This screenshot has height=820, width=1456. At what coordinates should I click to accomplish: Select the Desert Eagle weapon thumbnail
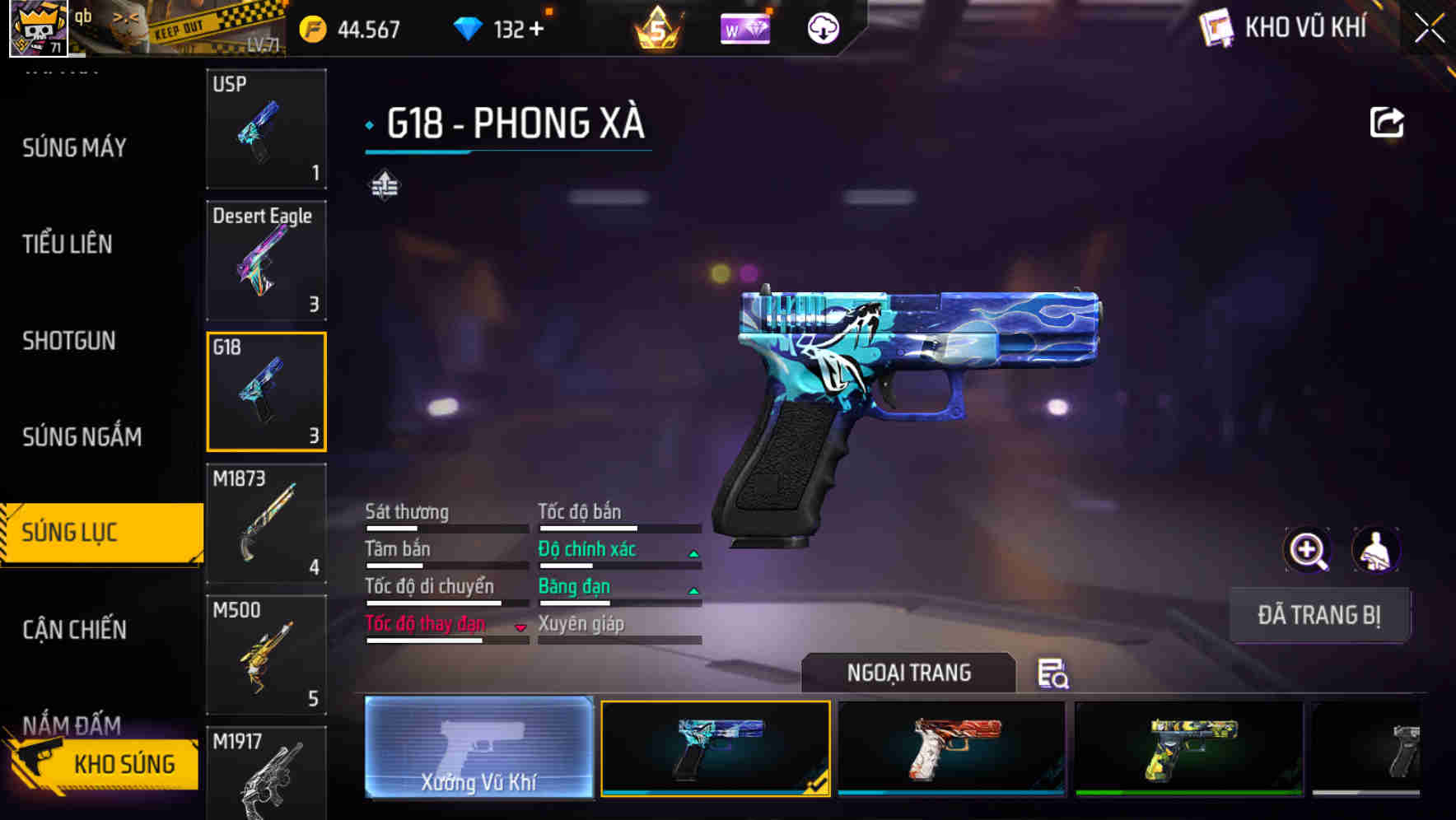tap(266, 260)
